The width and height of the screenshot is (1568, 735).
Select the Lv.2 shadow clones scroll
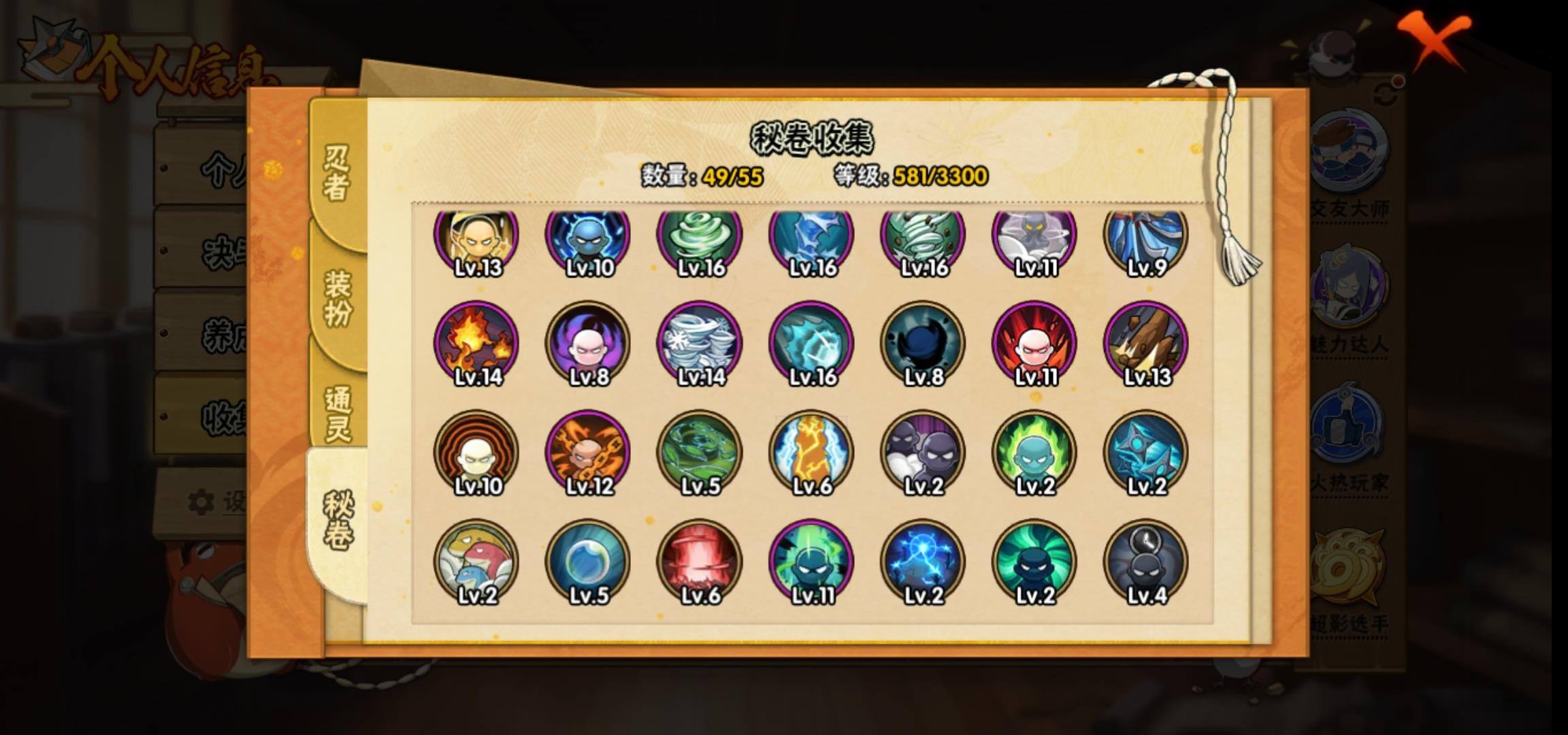[923, 453]
